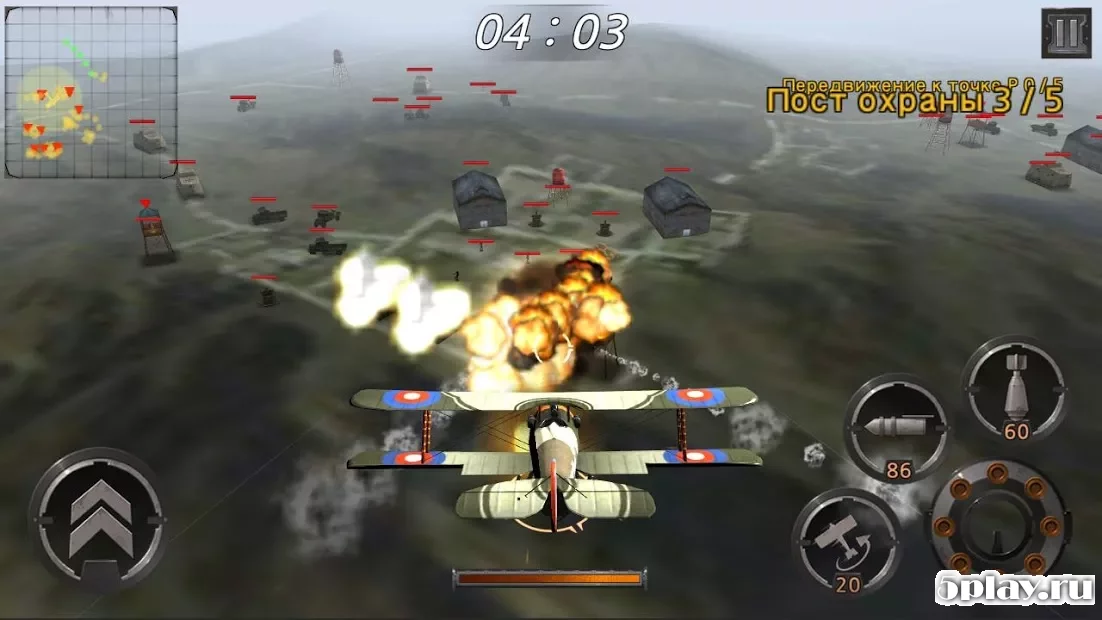The width and height of the screenshot is (1102, 620).
Task: Drop a bomb using the bomb button
Action: 1015,387
